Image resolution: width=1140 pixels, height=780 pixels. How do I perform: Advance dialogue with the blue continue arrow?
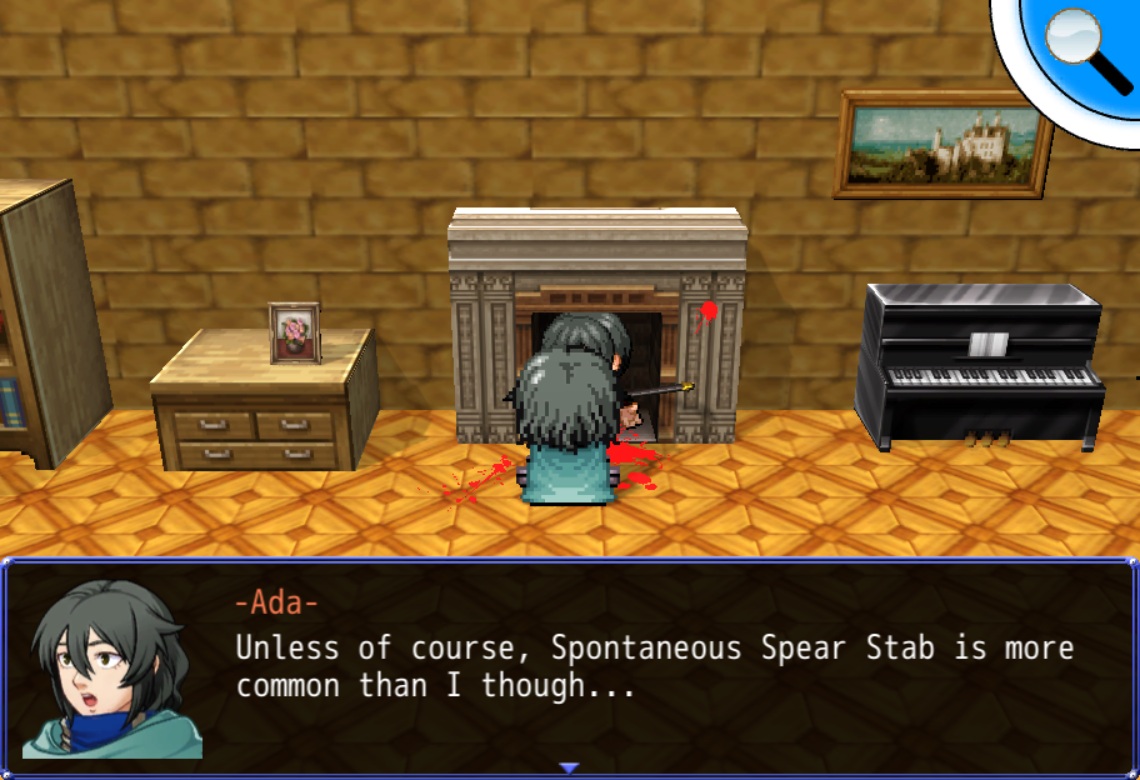[x=569, y=768]
